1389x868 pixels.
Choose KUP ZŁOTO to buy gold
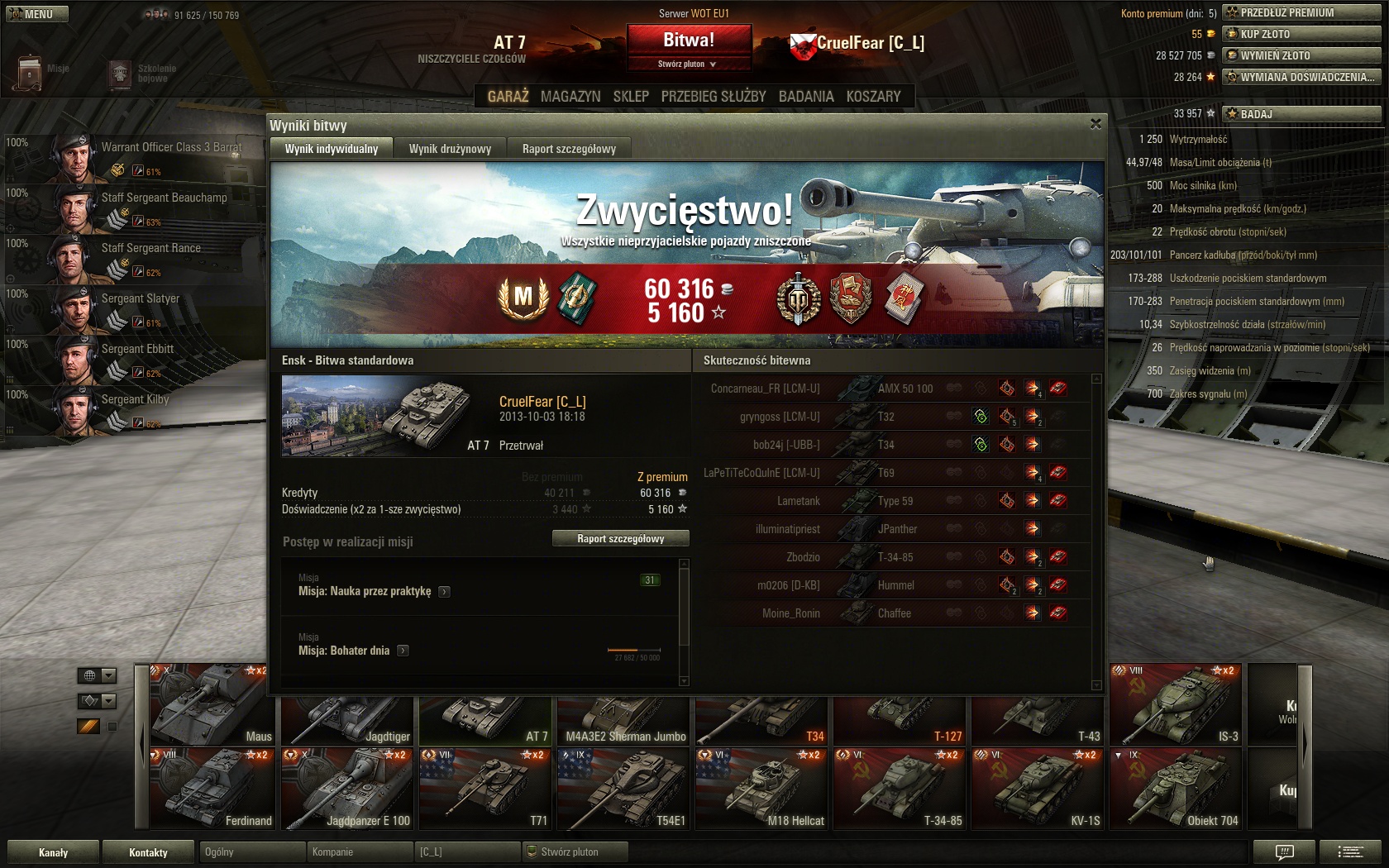pos(1301,34)
